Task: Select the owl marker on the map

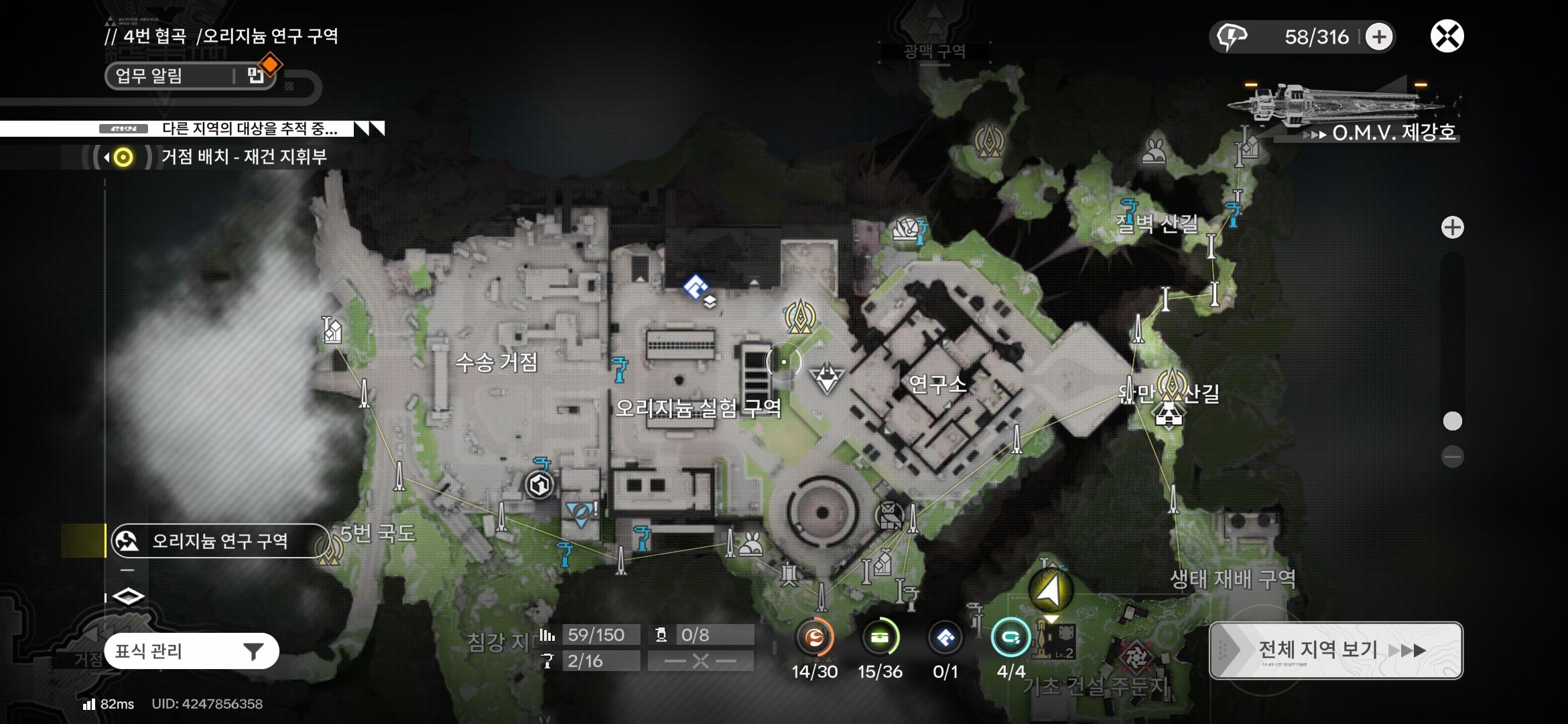Action: pyautogui.click(x=889, y=516)
